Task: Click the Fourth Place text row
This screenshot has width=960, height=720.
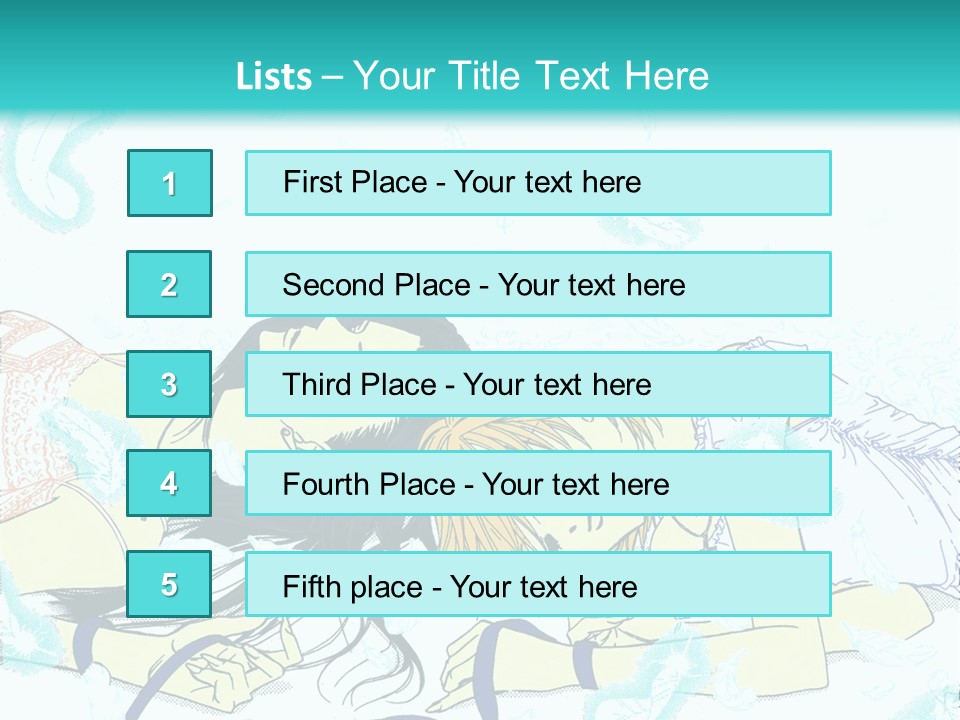Action: tap(538, 484)
